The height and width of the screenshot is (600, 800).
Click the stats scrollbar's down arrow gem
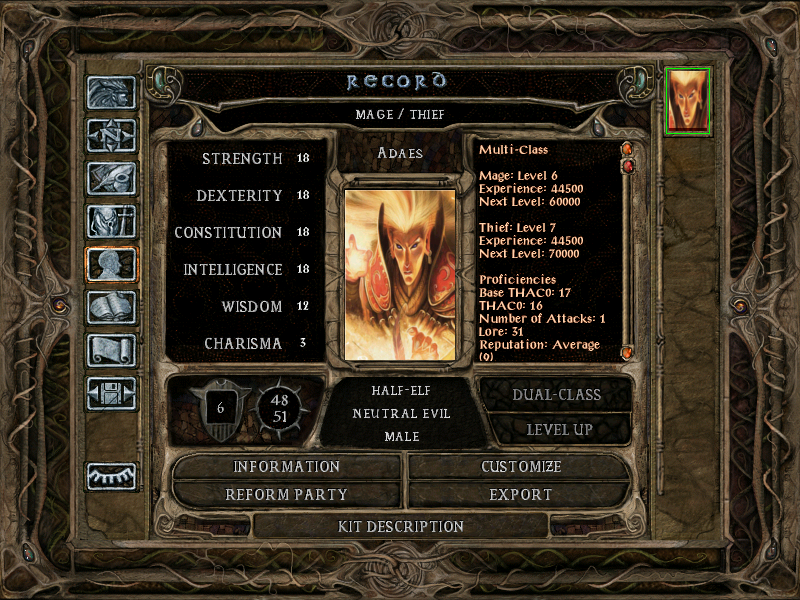coord(628,352)
